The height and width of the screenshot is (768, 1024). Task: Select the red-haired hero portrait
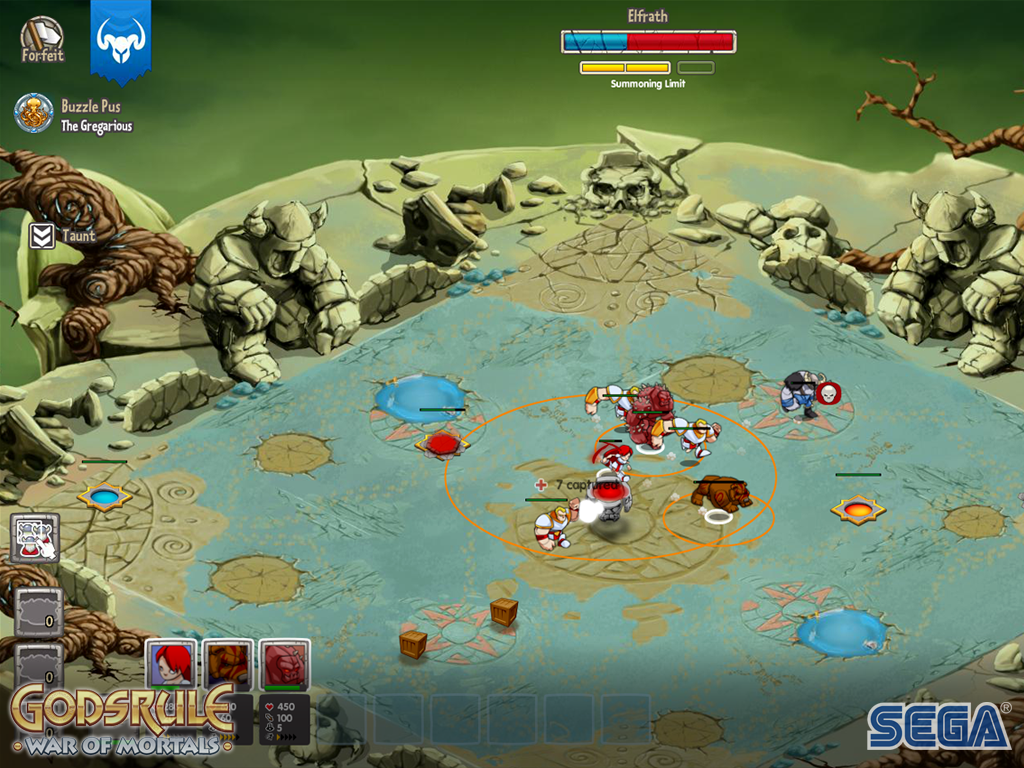[172, 663]
